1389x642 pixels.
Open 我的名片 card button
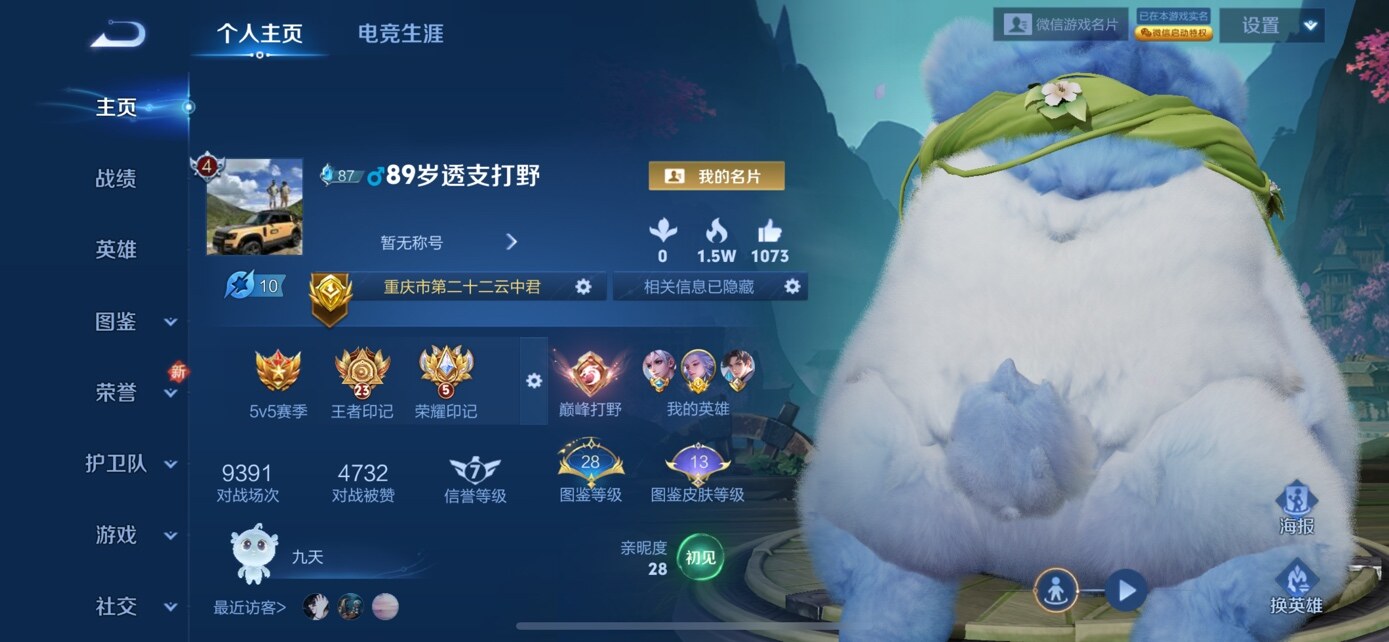(x=716, y=176)
